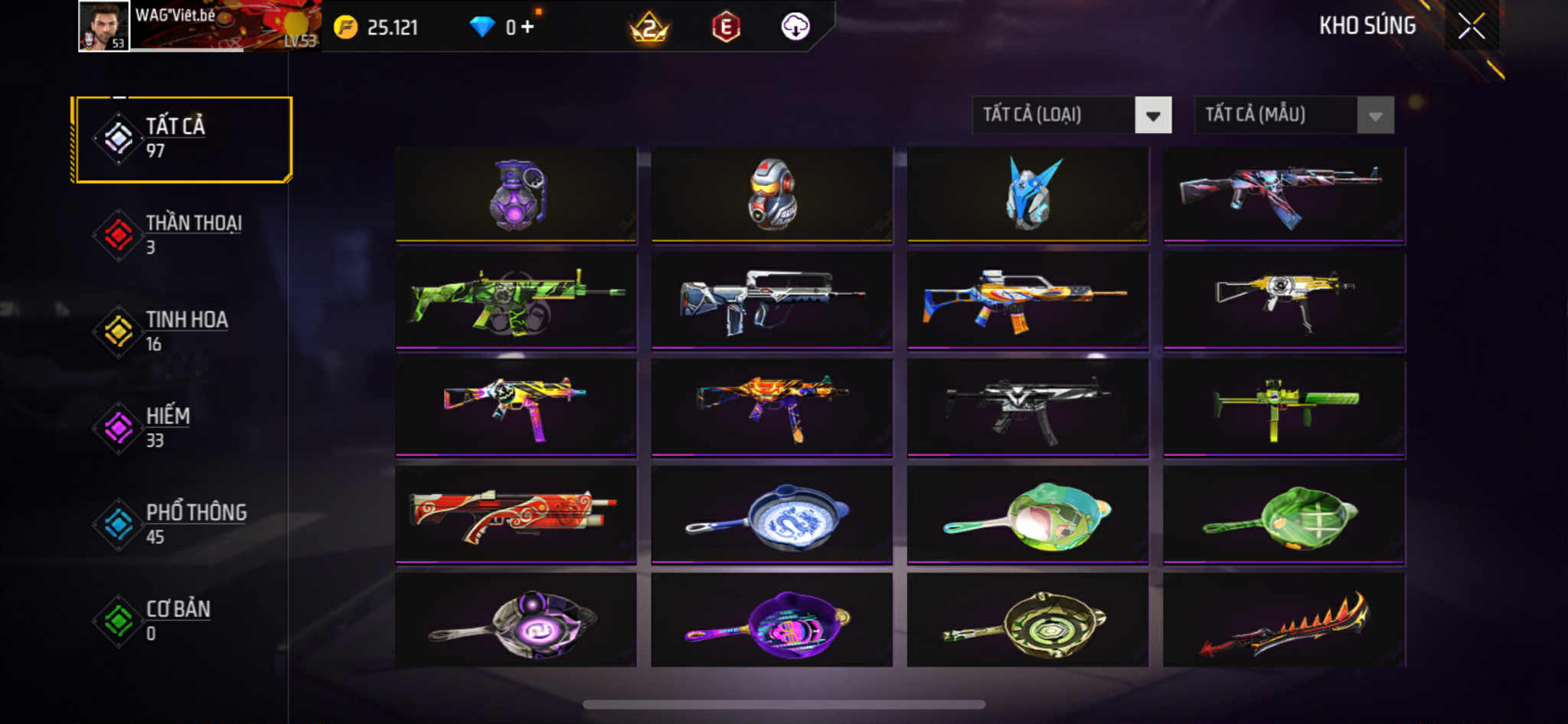1568x724 pixels.
Task: Switch to the Phổ Thông tab
Action: click(182, 524)
